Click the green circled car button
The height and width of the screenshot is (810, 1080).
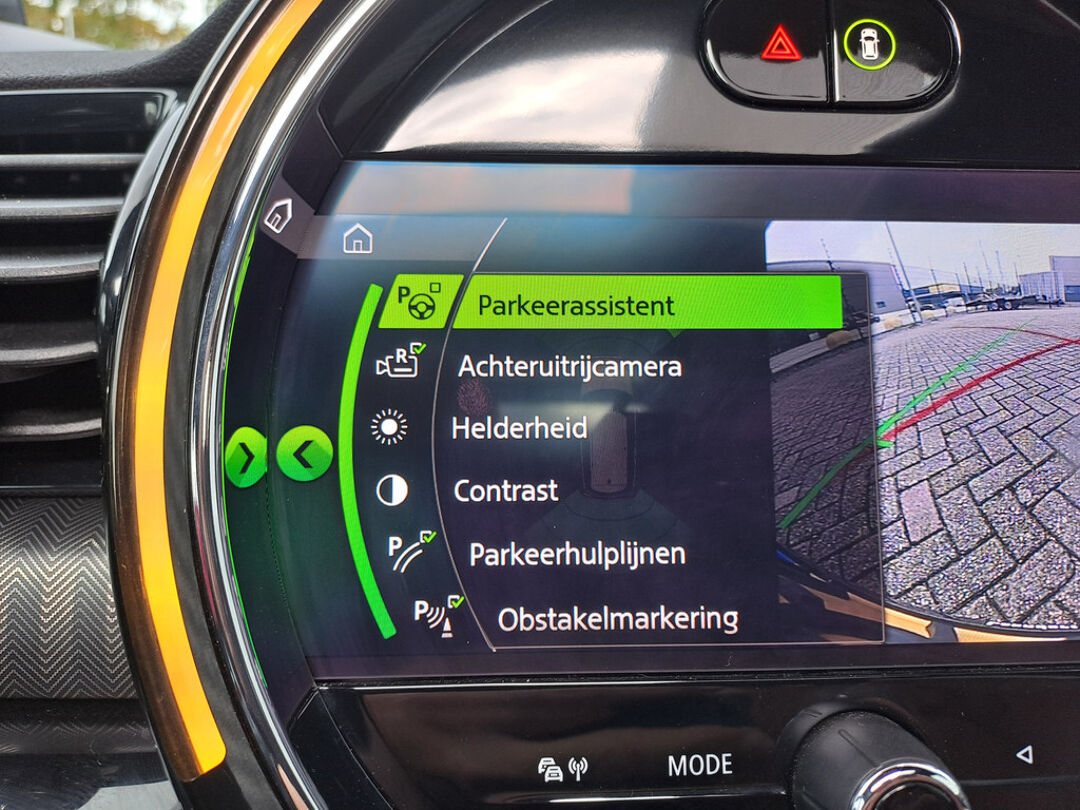[868, 44]
